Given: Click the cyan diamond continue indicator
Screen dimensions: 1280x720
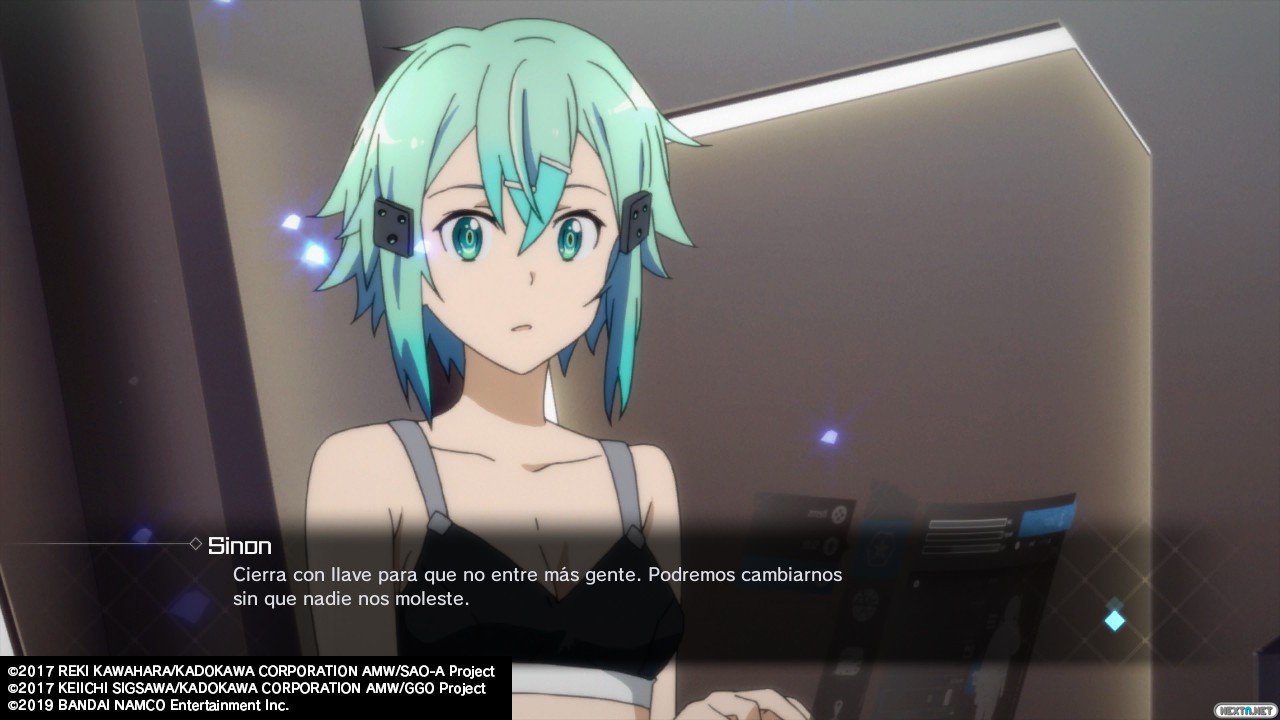Looking at the screenshot, I should (x=1114, y=620).
